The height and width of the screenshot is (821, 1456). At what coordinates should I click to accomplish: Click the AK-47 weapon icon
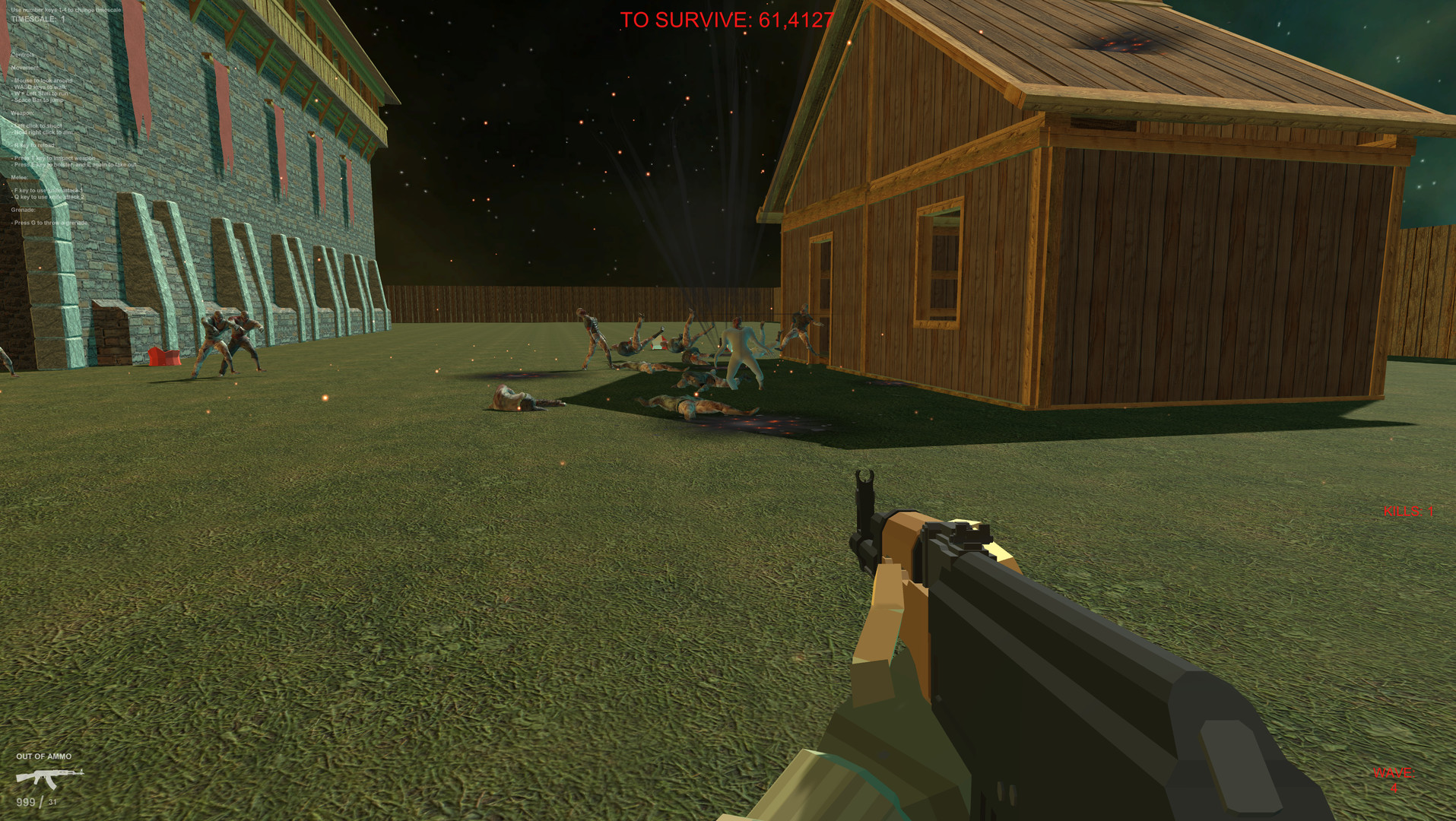[49, 777]
